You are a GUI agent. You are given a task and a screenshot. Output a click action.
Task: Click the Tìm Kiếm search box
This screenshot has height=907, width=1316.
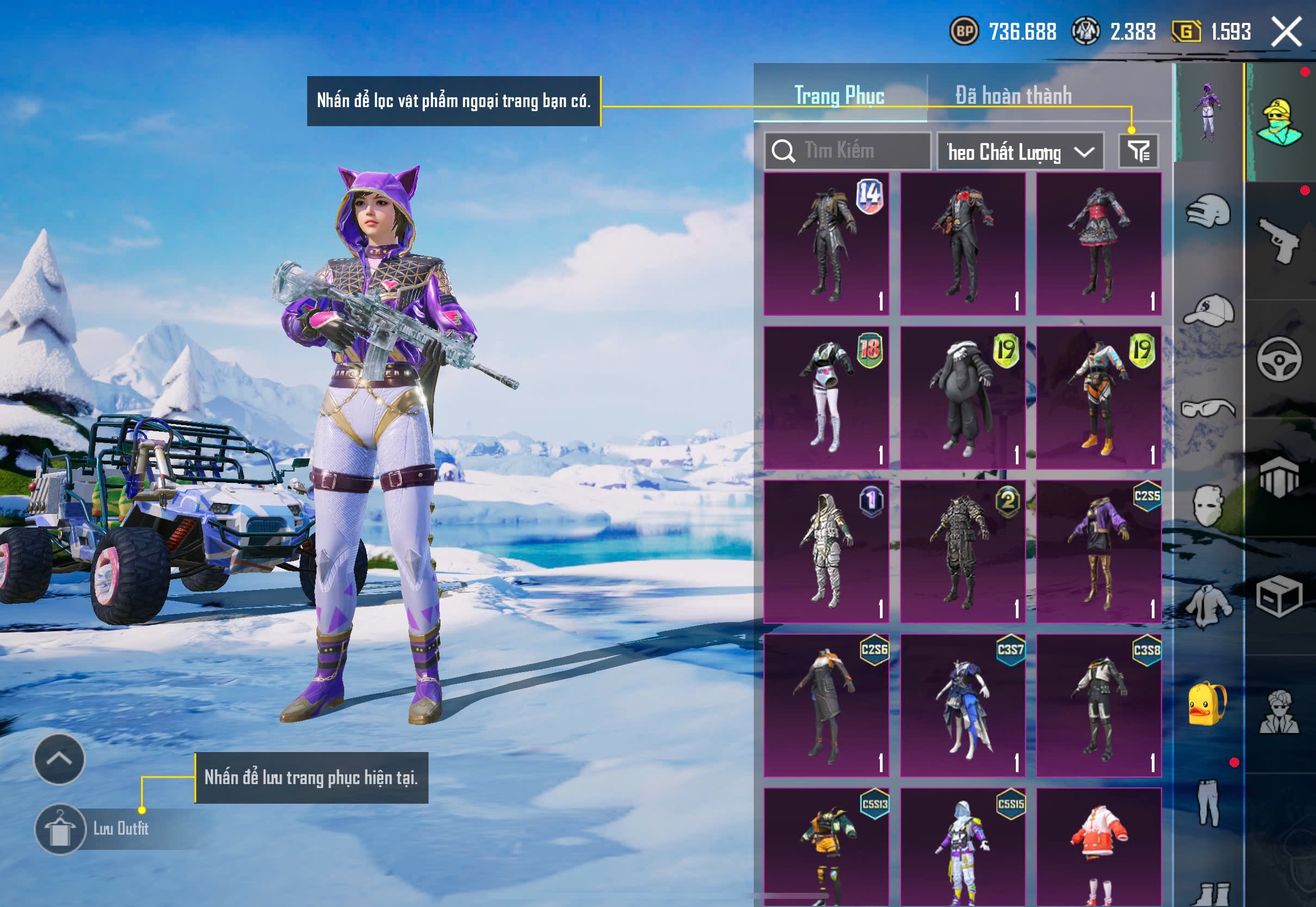847,151
